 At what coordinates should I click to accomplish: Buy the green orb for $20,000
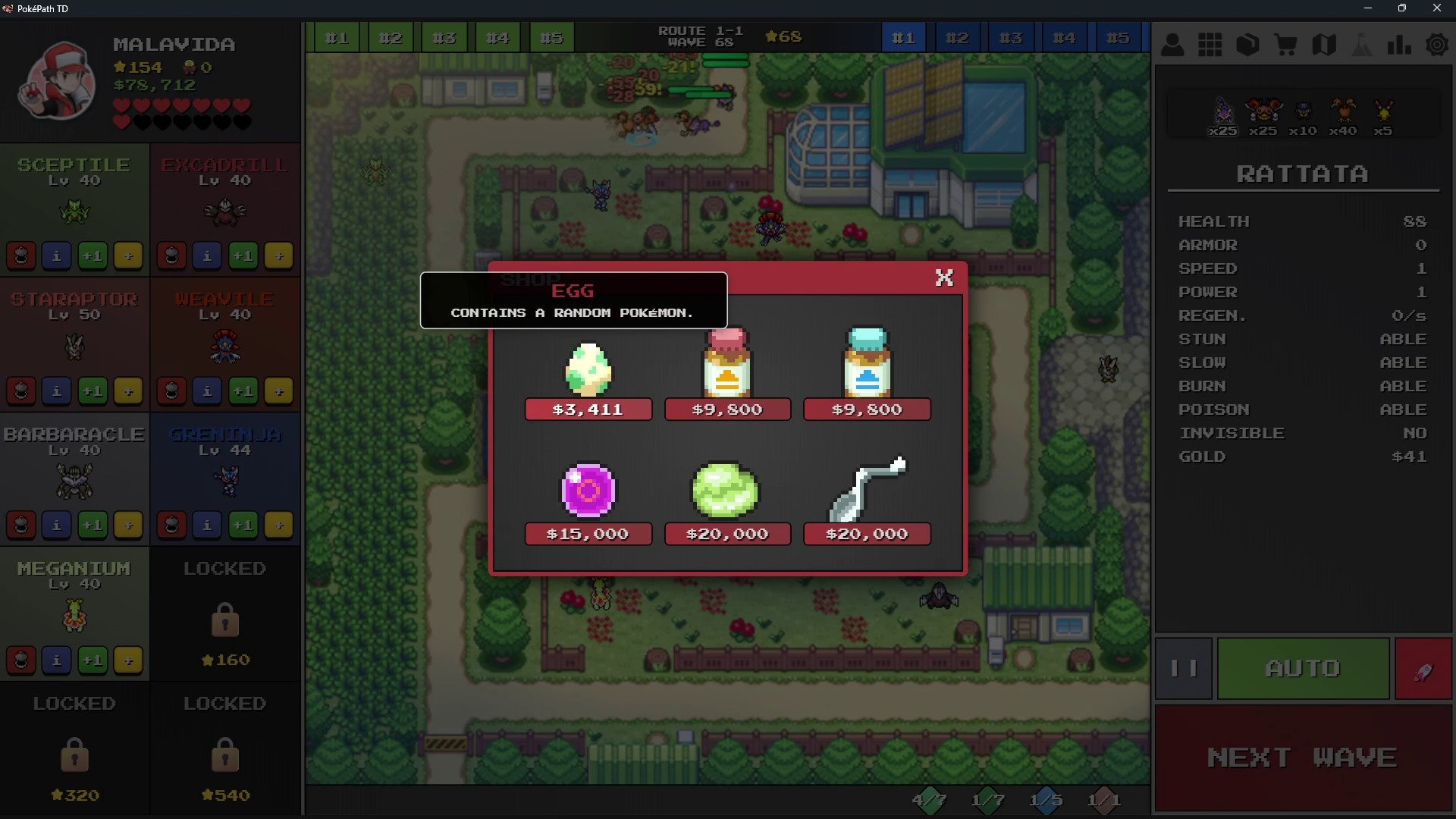[727, 534]
